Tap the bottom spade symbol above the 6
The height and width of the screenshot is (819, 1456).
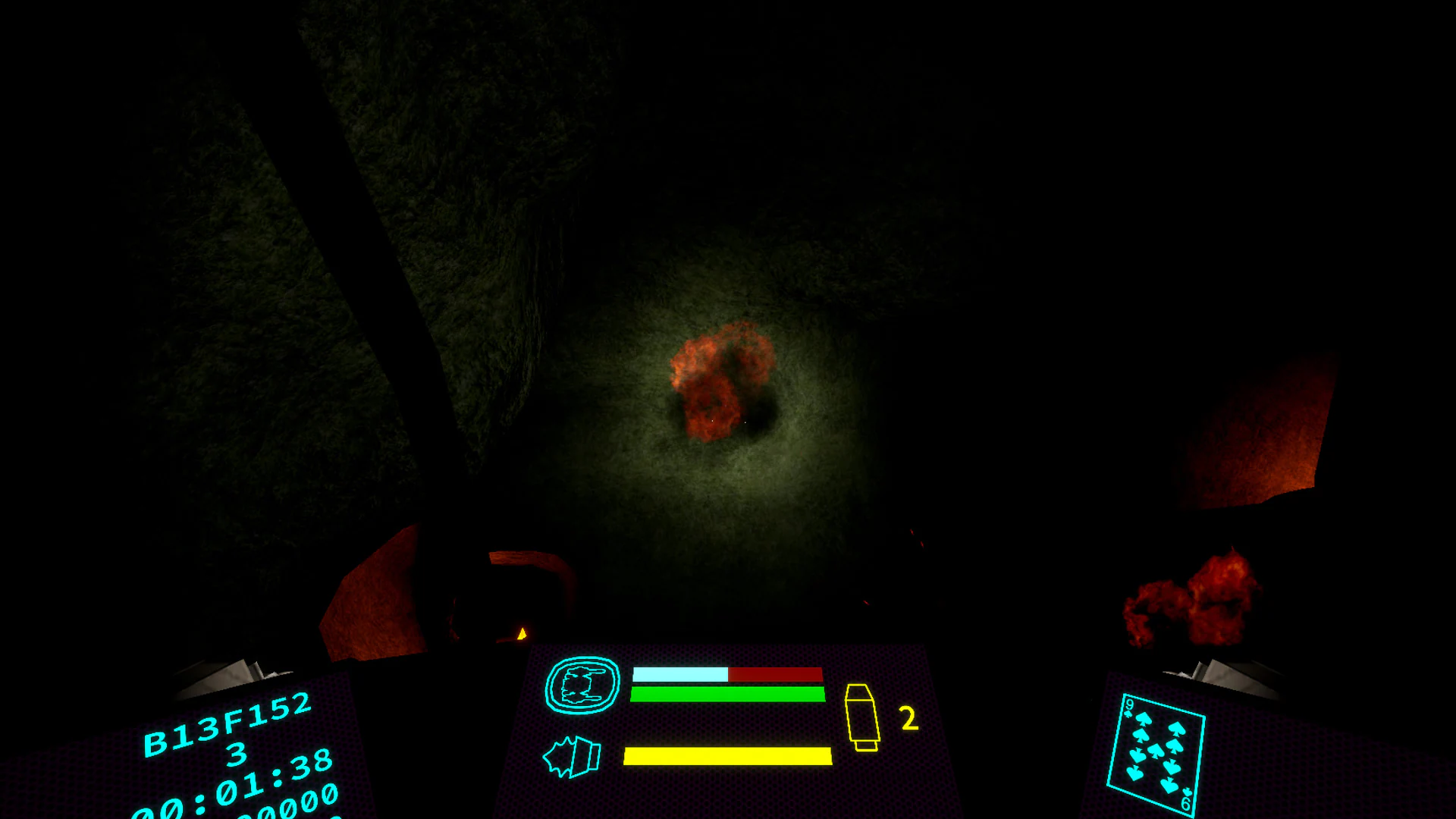pos(1188,791)
